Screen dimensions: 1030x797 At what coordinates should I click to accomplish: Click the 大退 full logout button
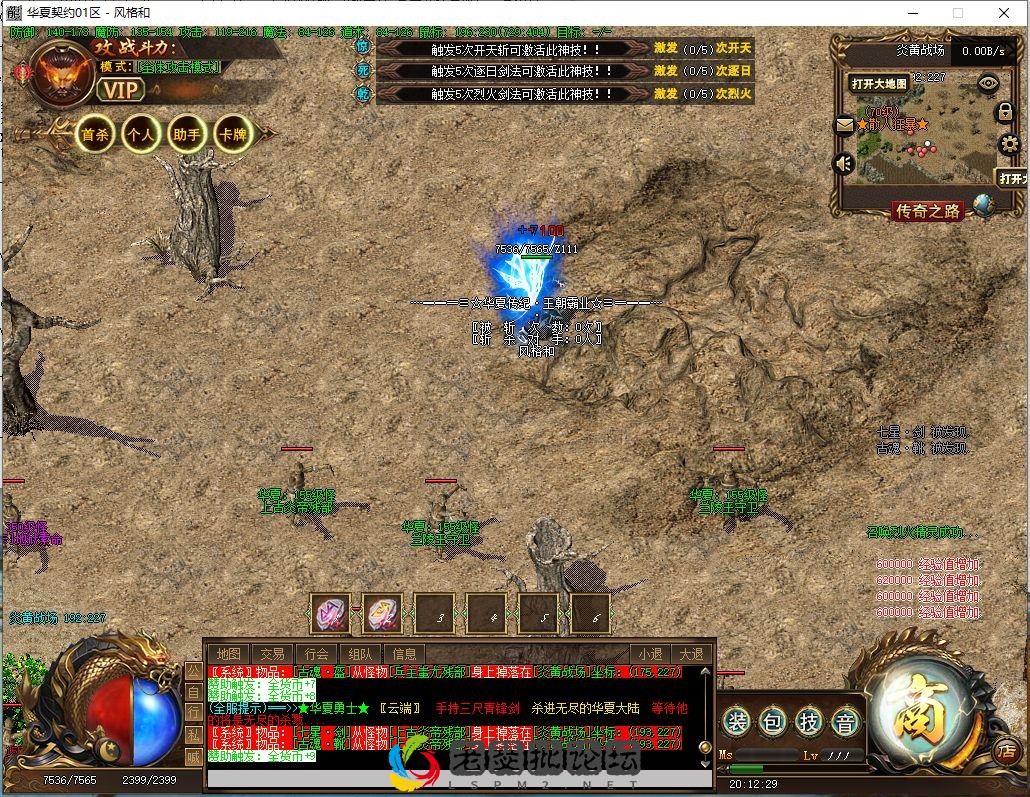point(691,654)
